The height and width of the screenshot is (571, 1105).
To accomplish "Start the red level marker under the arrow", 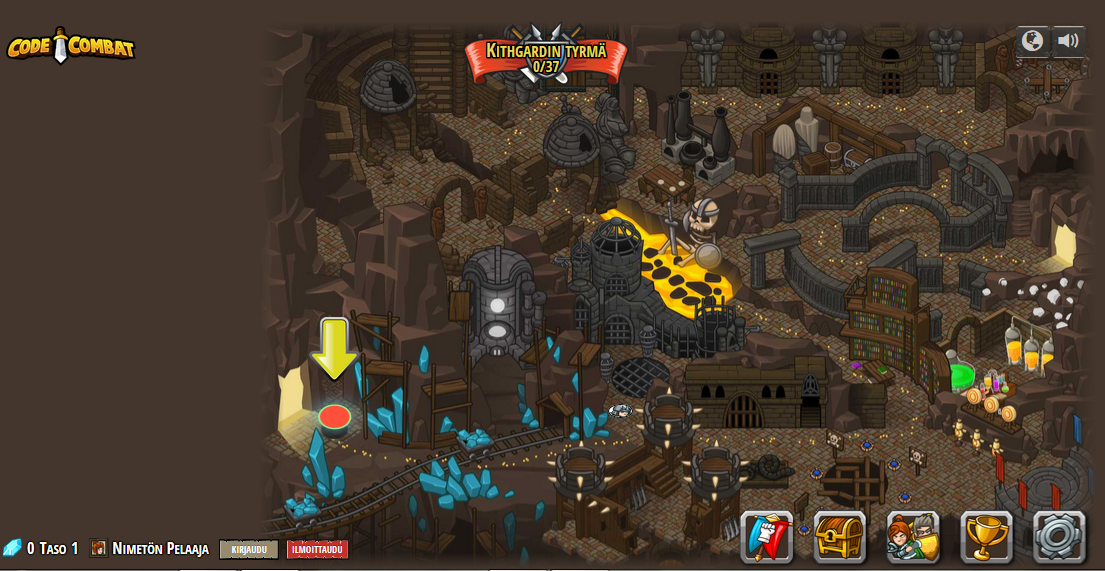I will coord(334,416).
